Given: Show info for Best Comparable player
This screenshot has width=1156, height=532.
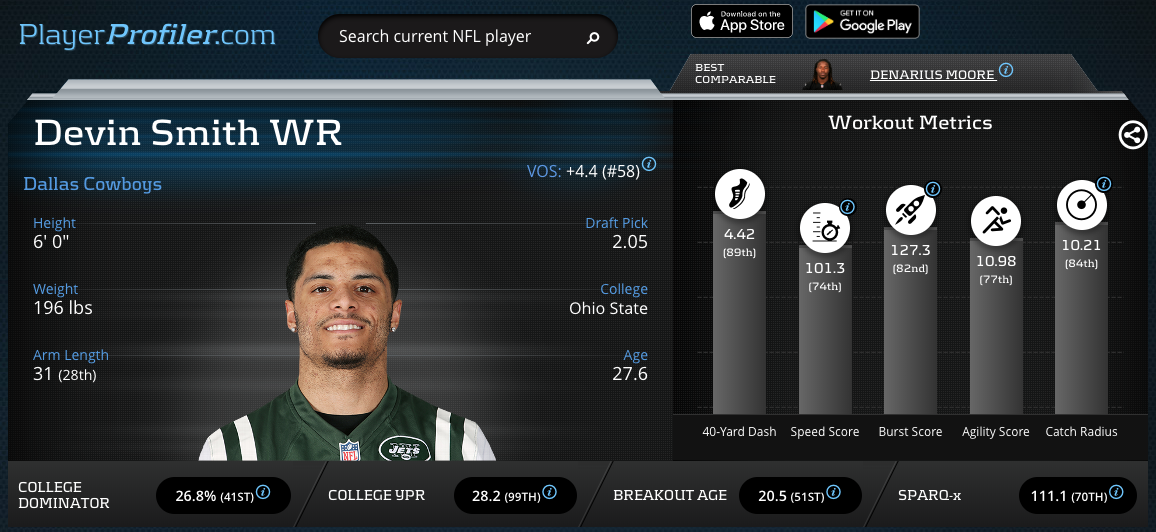Looking at the screenshot, I should pos(1006,71).
